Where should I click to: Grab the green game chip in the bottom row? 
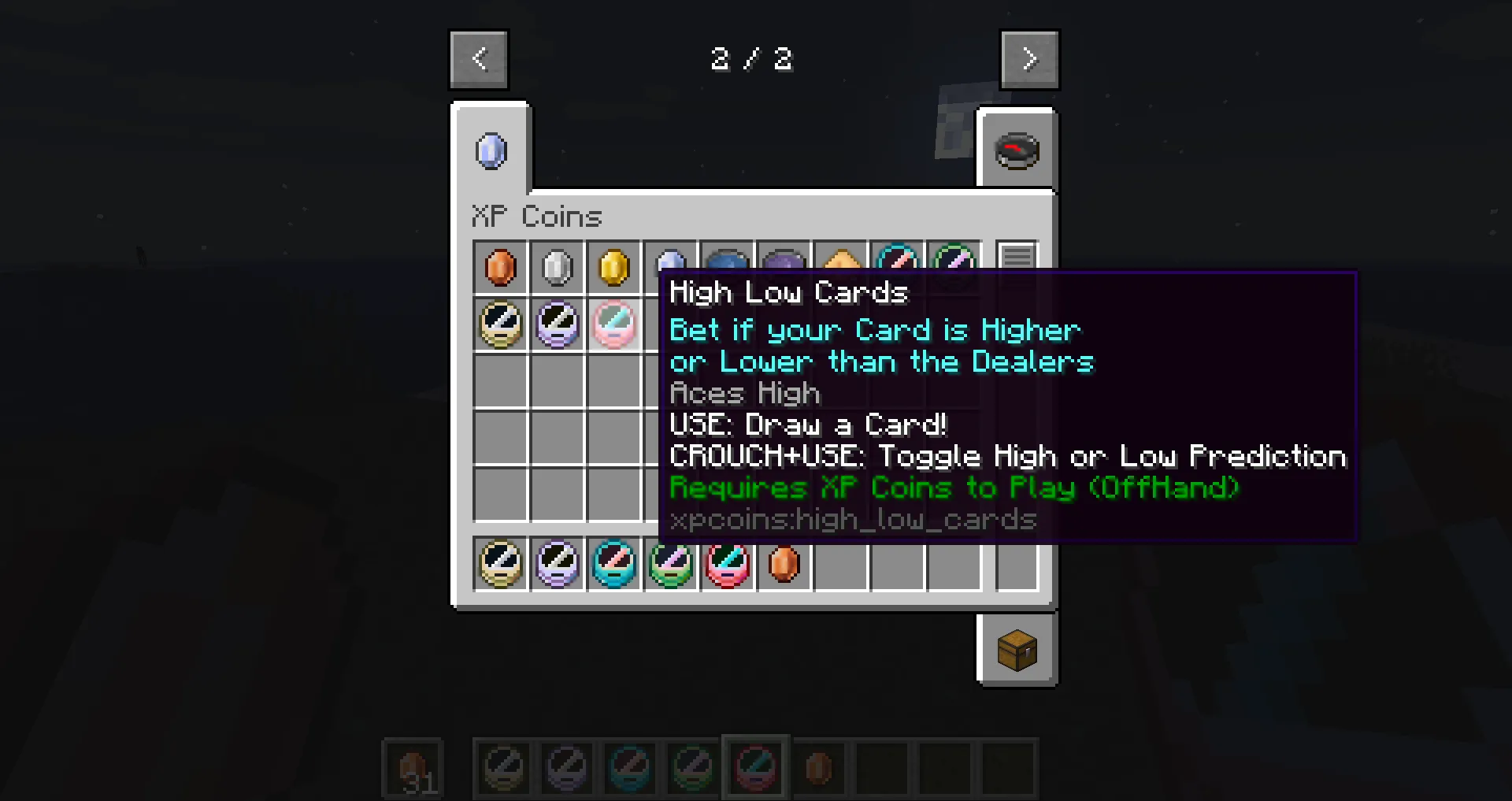point(671,564)
